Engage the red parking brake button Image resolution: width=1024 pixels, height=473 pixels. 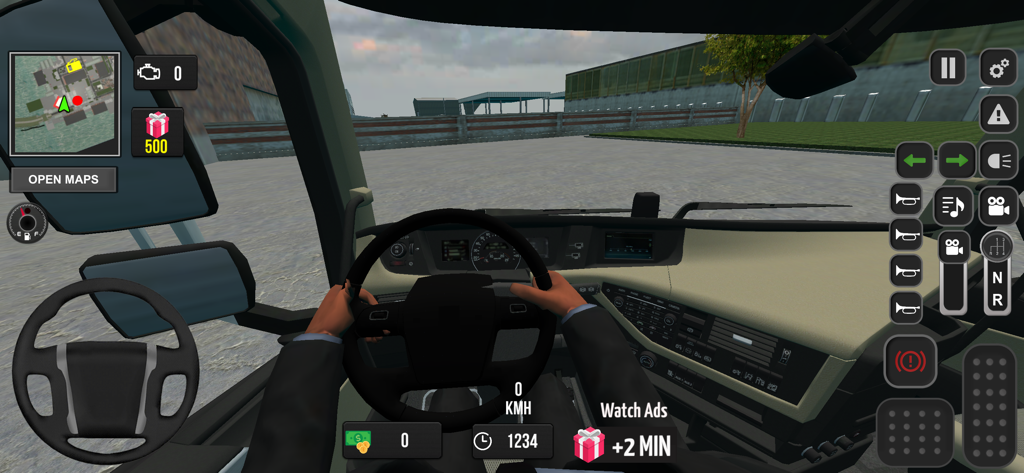point(910,361)
